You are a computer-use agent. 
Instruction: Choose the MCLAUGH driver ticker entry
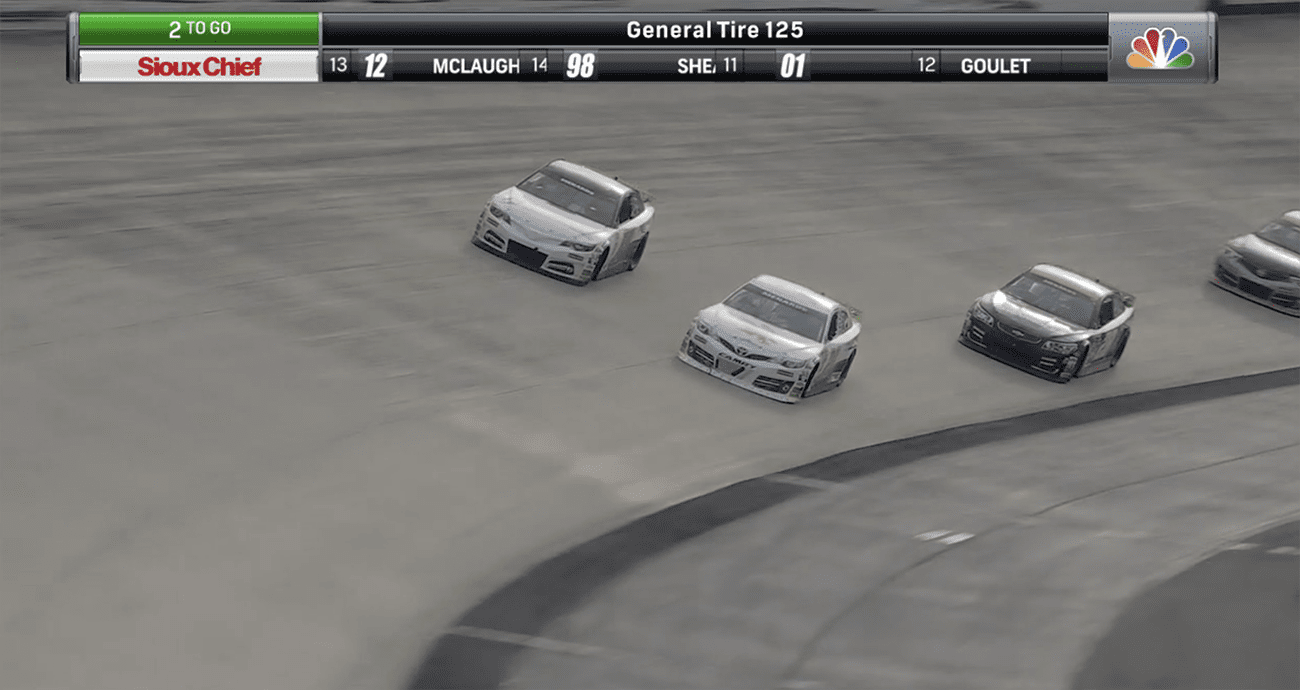pyautogui.click(x=475, y=67)
